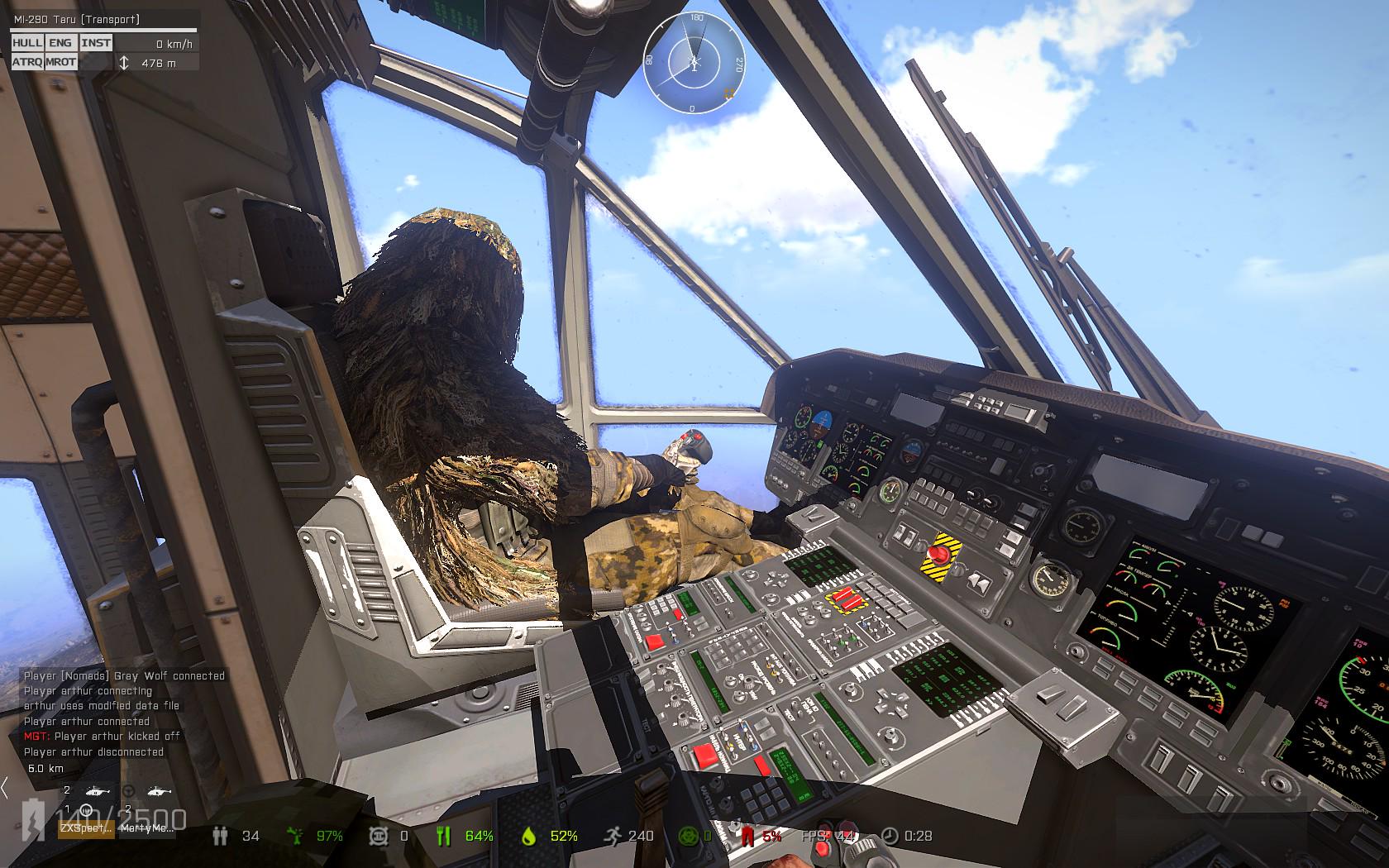Click the two-person players online icon
This screenshot has width=1389, height=868.
(x=220, y=836)
